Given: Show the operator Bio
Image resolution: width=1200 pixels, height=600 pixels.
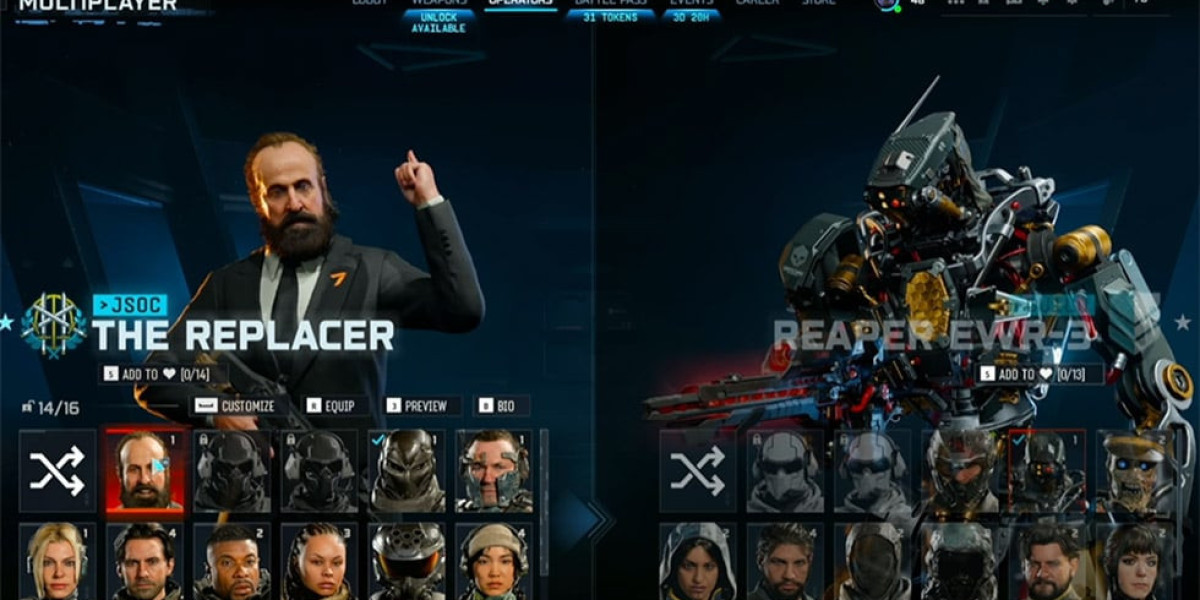Looking at the screenshot, I should (x=500, y=406).
